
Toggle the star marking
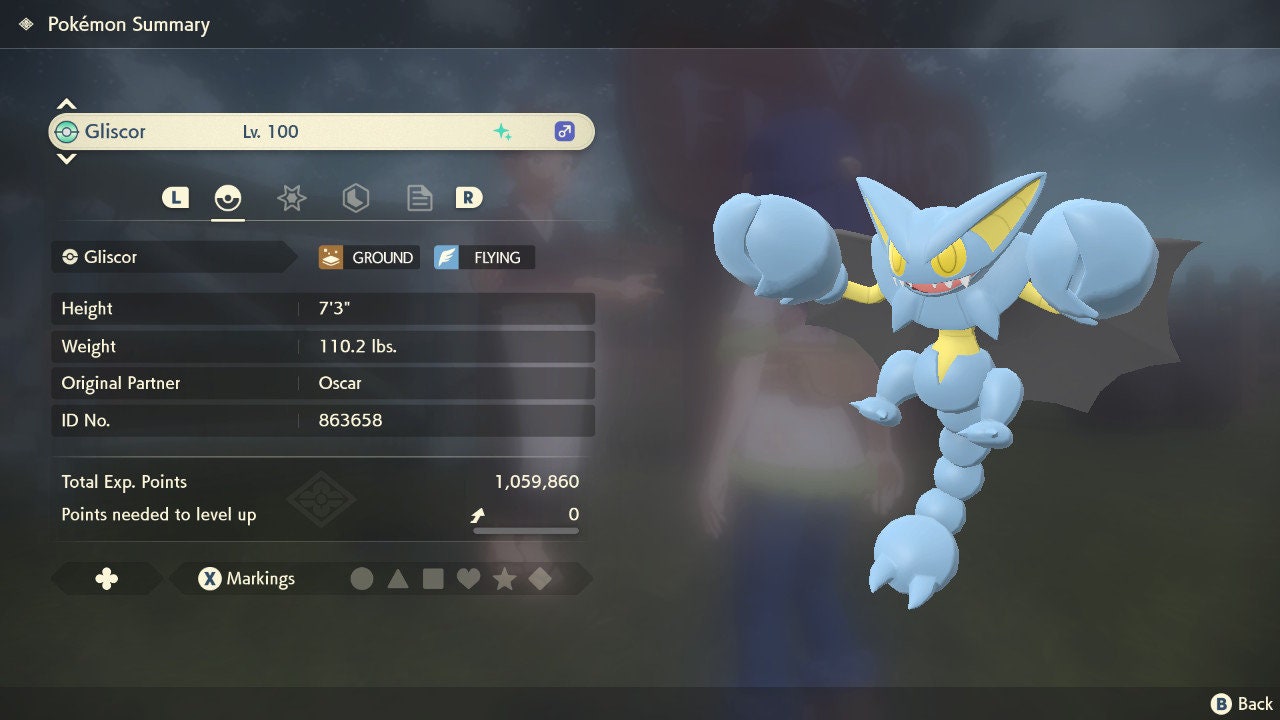(x=504, y=578)
